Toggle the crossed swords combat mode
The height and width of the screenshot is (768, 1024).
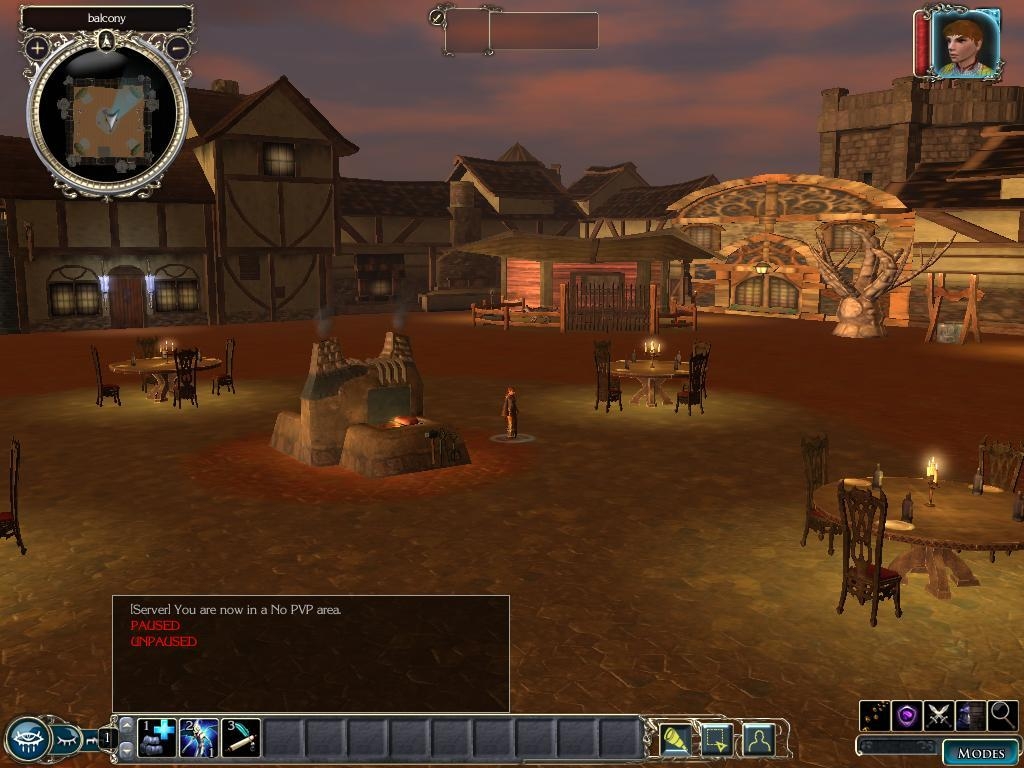click(939, 716)
